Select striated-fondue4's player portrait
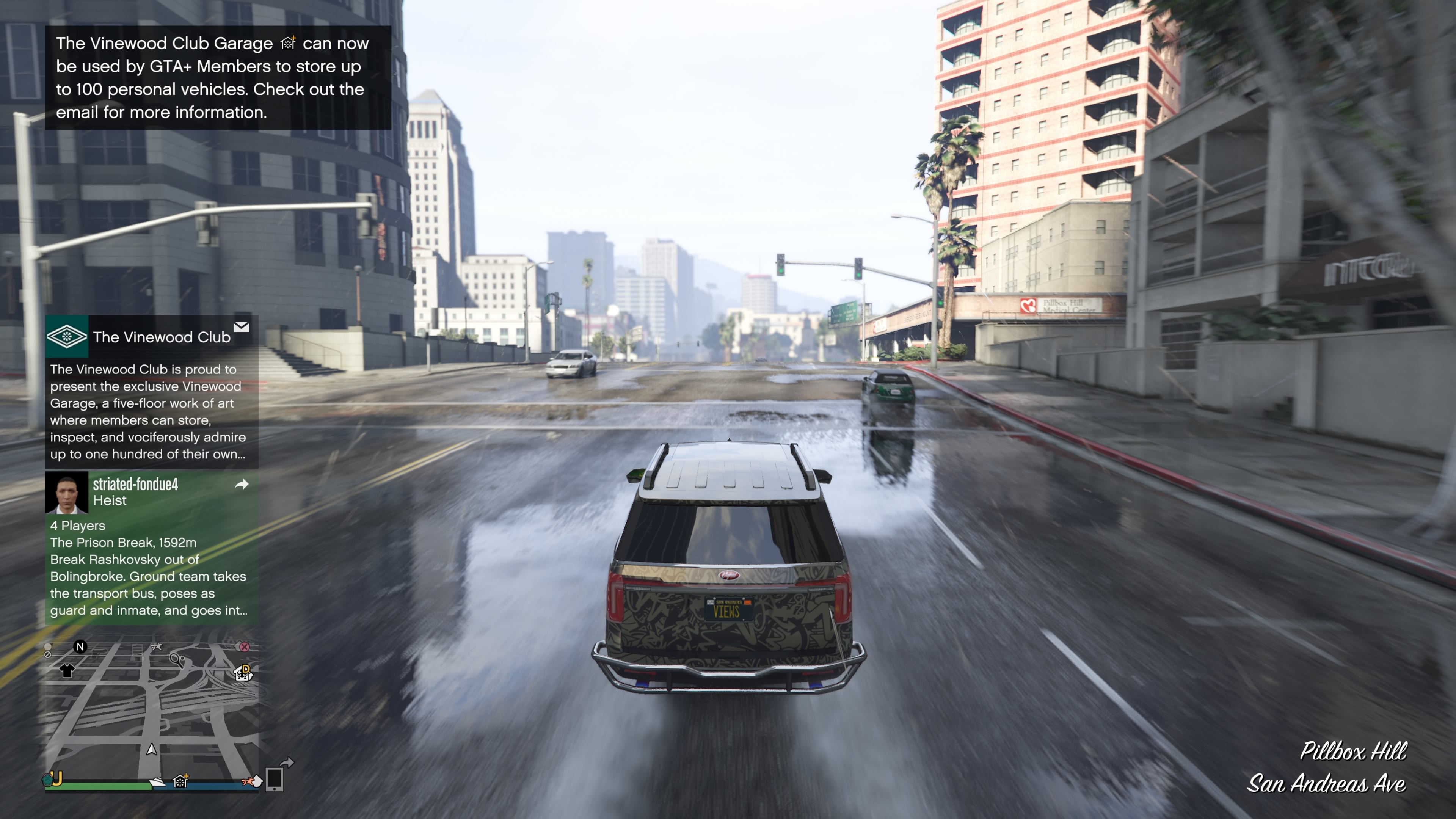Image resolution: width=1456 pixels, height=819 pixels. point(67,492)
